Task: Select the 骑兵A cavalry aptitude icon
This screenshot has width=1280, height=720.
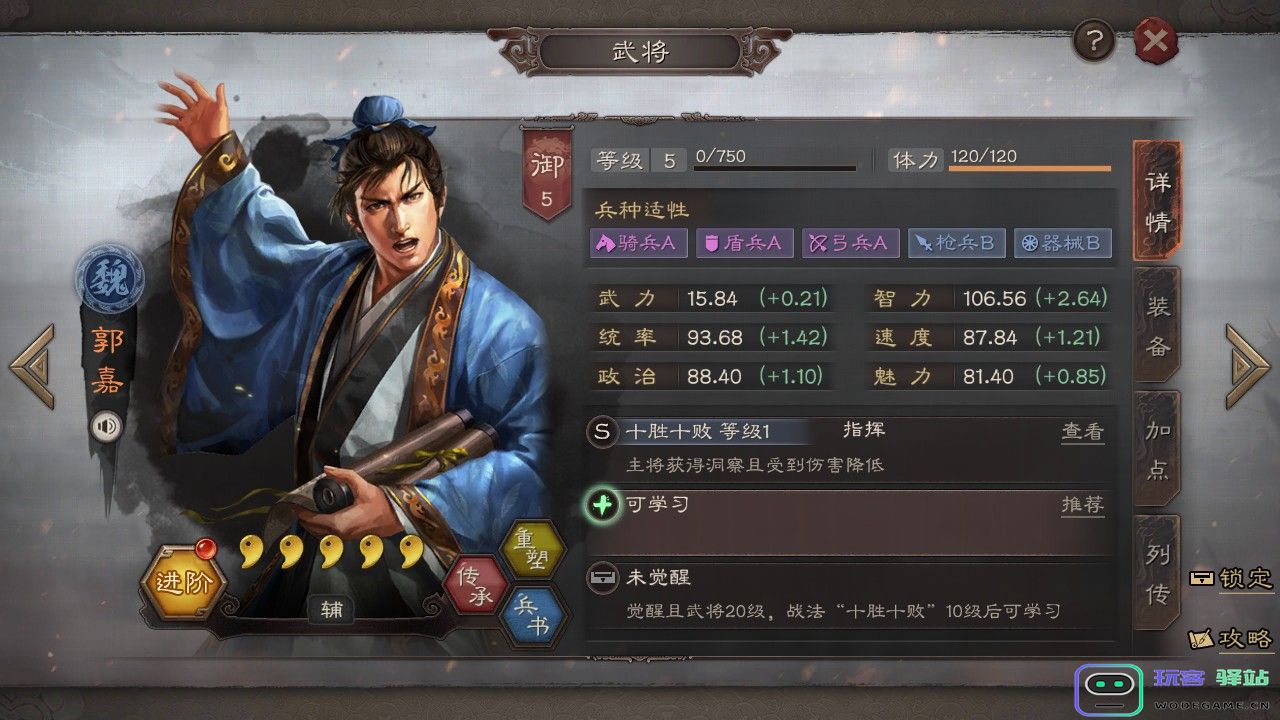Action: (638, 242)
